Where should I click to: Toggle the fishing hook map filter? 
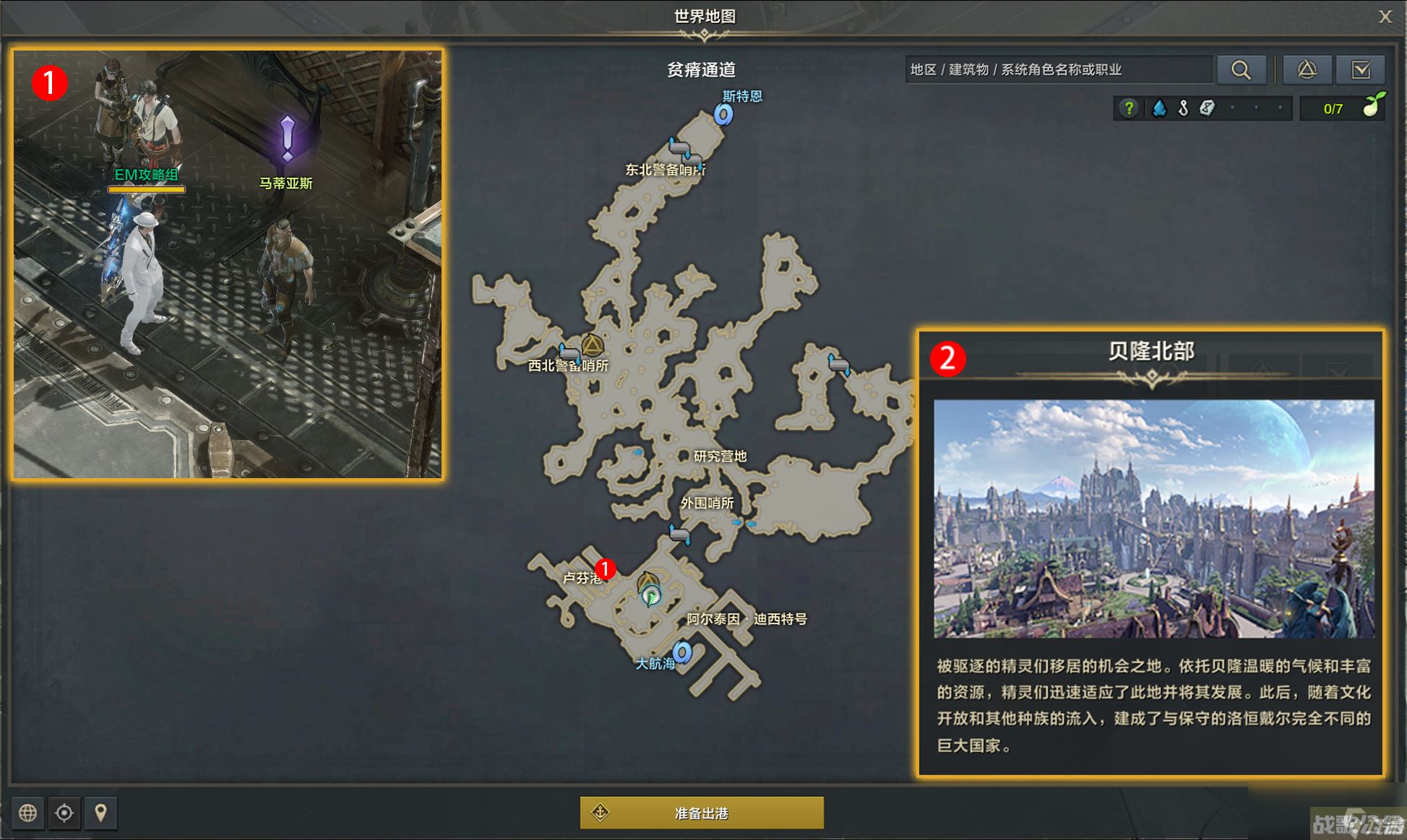pyautogui.click(x=1182, y=108)
